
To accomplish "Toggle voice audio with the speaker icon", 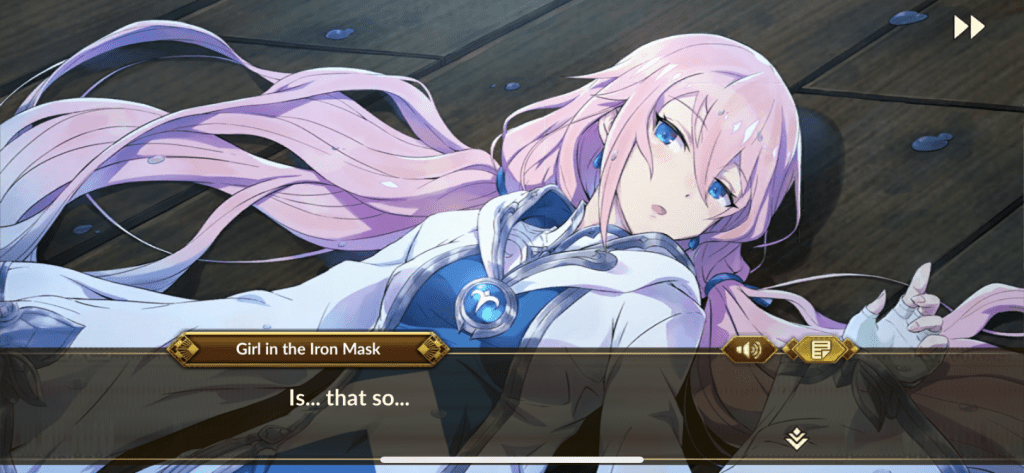I will click(x=749, y=349).
